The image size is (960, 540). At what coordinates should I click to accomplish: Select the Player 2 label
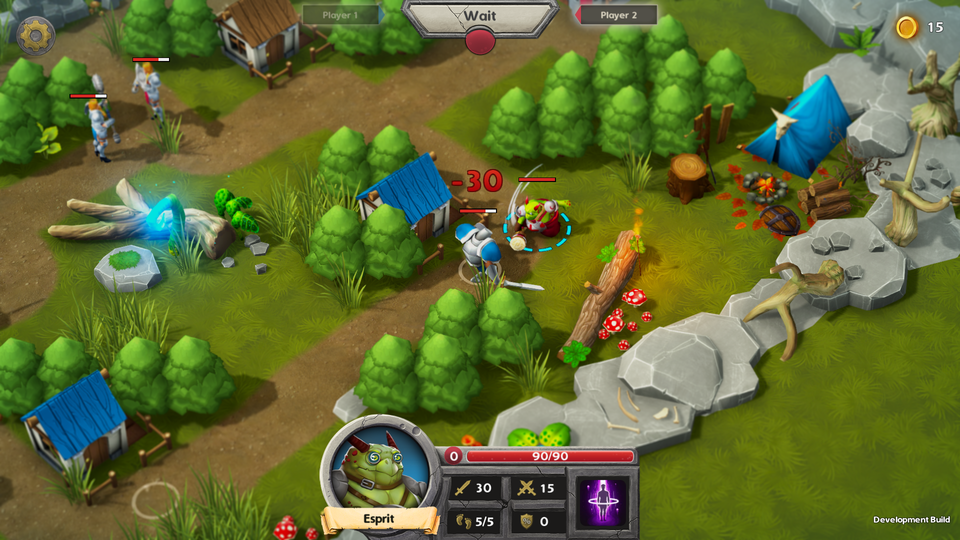[x=618, y=15]
